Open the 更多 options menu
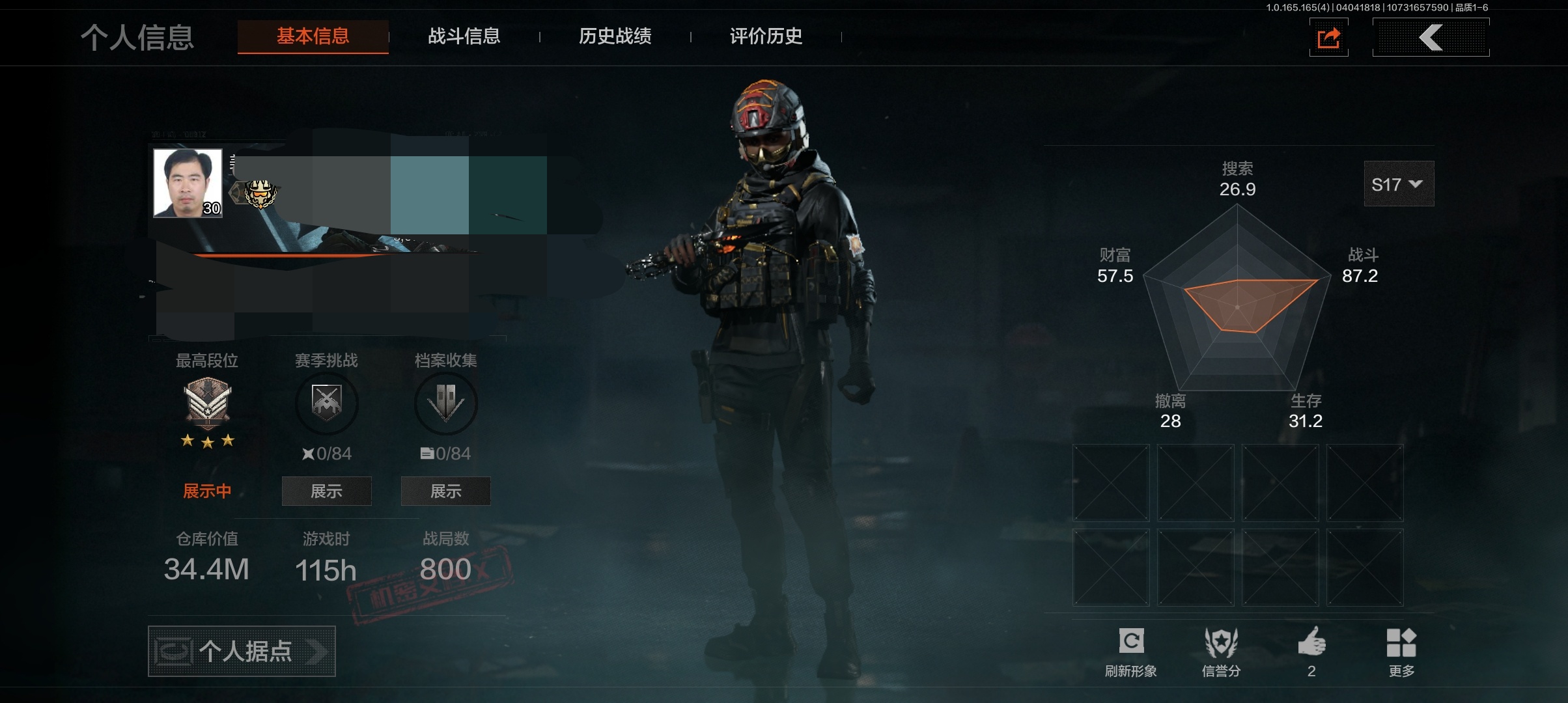Screen dimensions: 1568x703 (1401, 652)
